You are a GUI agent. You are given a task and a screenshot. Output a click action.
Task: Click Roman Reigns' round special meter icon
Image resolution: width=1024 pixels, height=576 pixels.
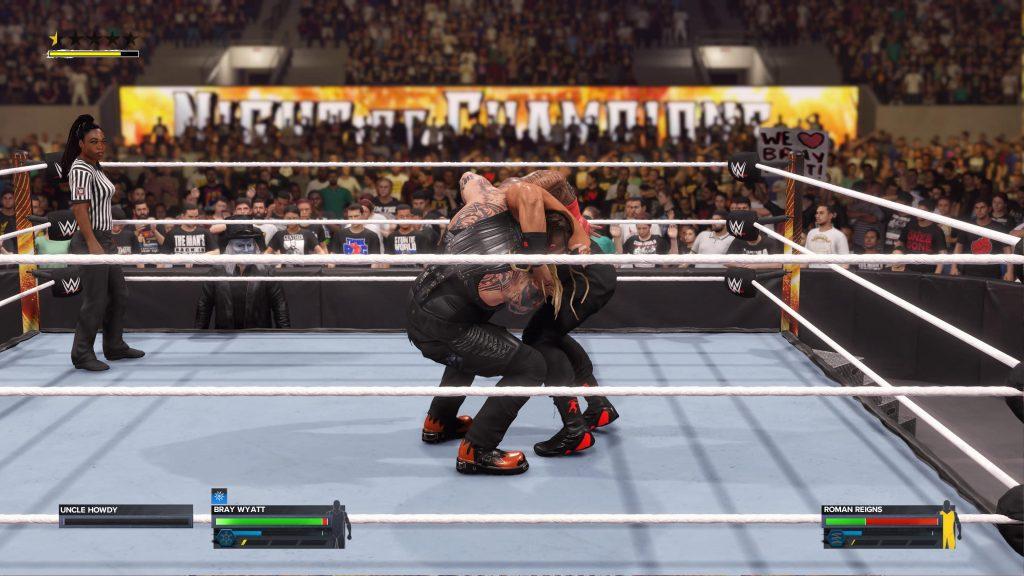click(x=835, y=537)
